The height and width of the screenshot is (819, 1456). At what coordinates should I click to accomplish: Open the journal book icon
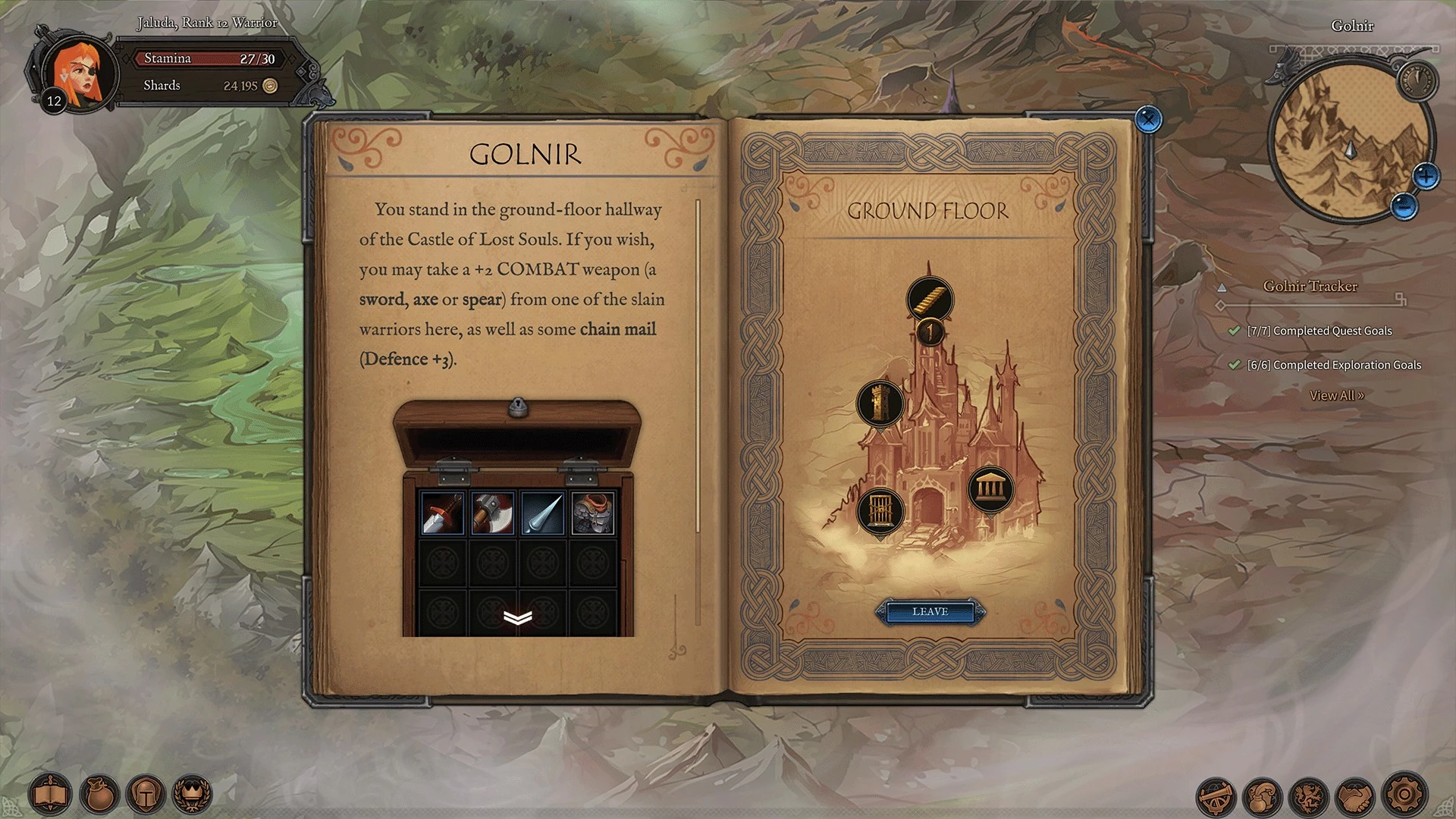(50, 795)
